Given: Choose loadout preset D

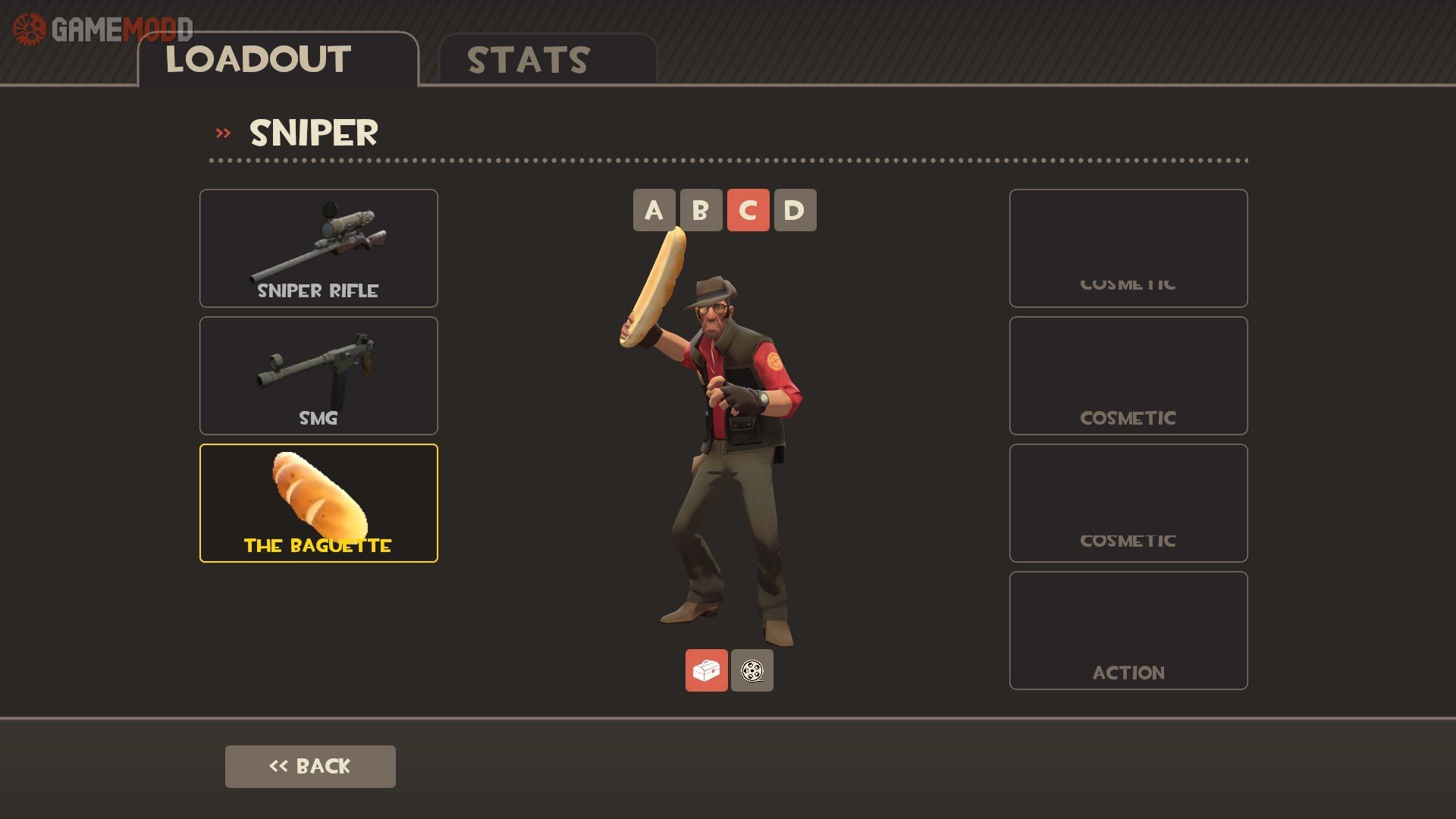Looking at the screenshot, I should (795, 210).
